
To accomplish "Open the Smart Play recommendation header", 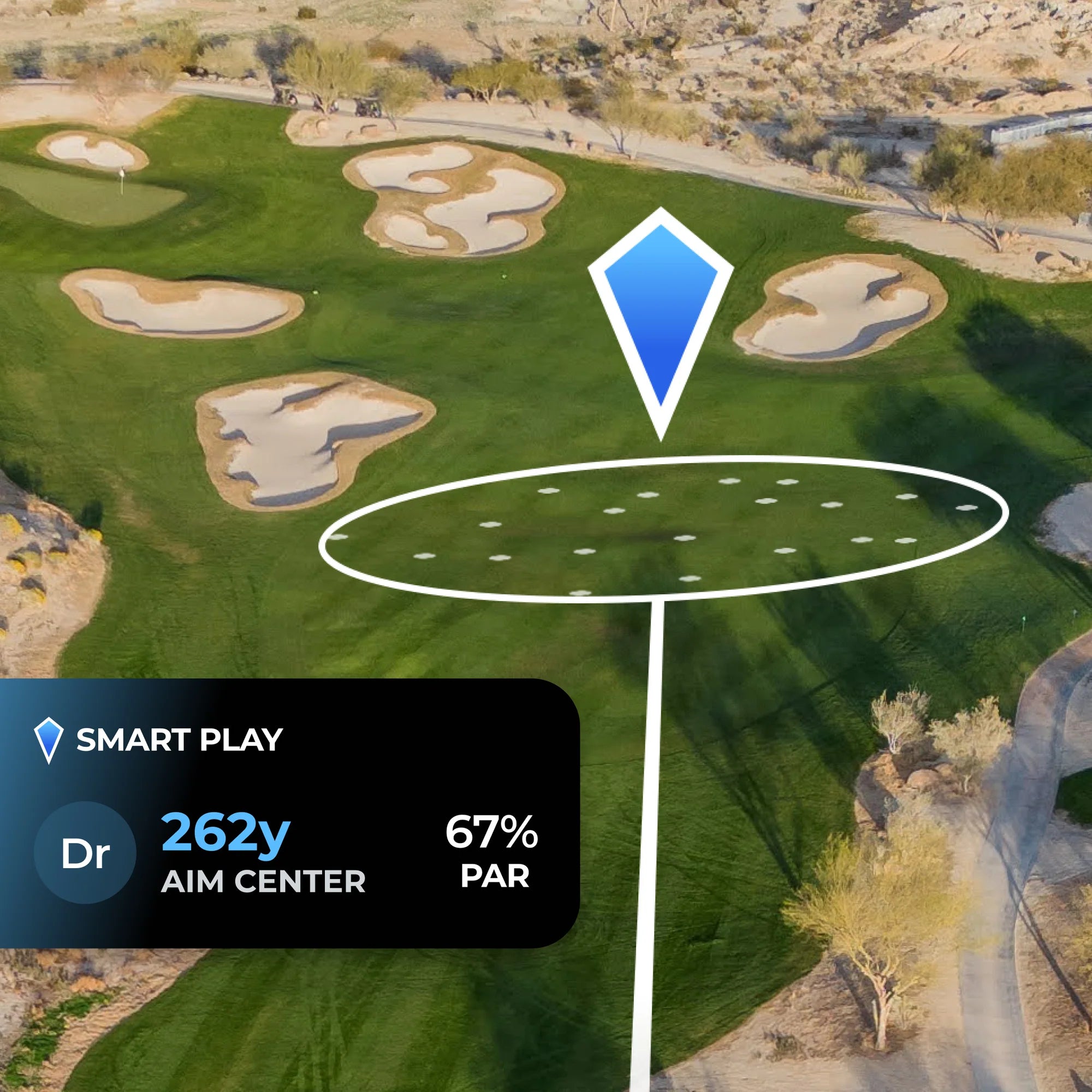I will click(179, 740).
